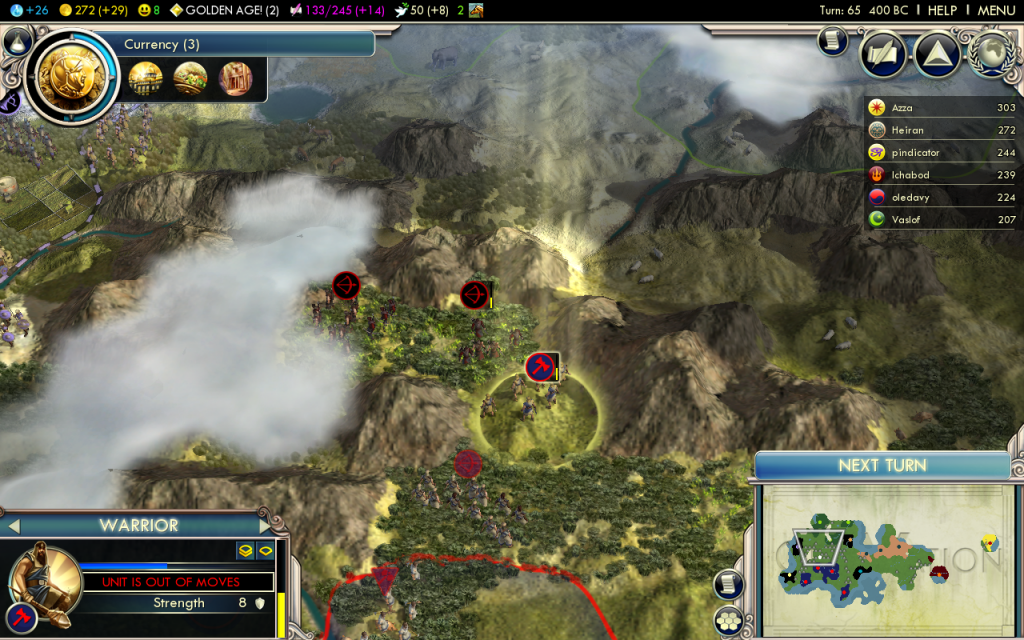Image resolution: width=1024 pixels, height=640 pixels.
Task: Open the game MENU
Action: point(996,10)
